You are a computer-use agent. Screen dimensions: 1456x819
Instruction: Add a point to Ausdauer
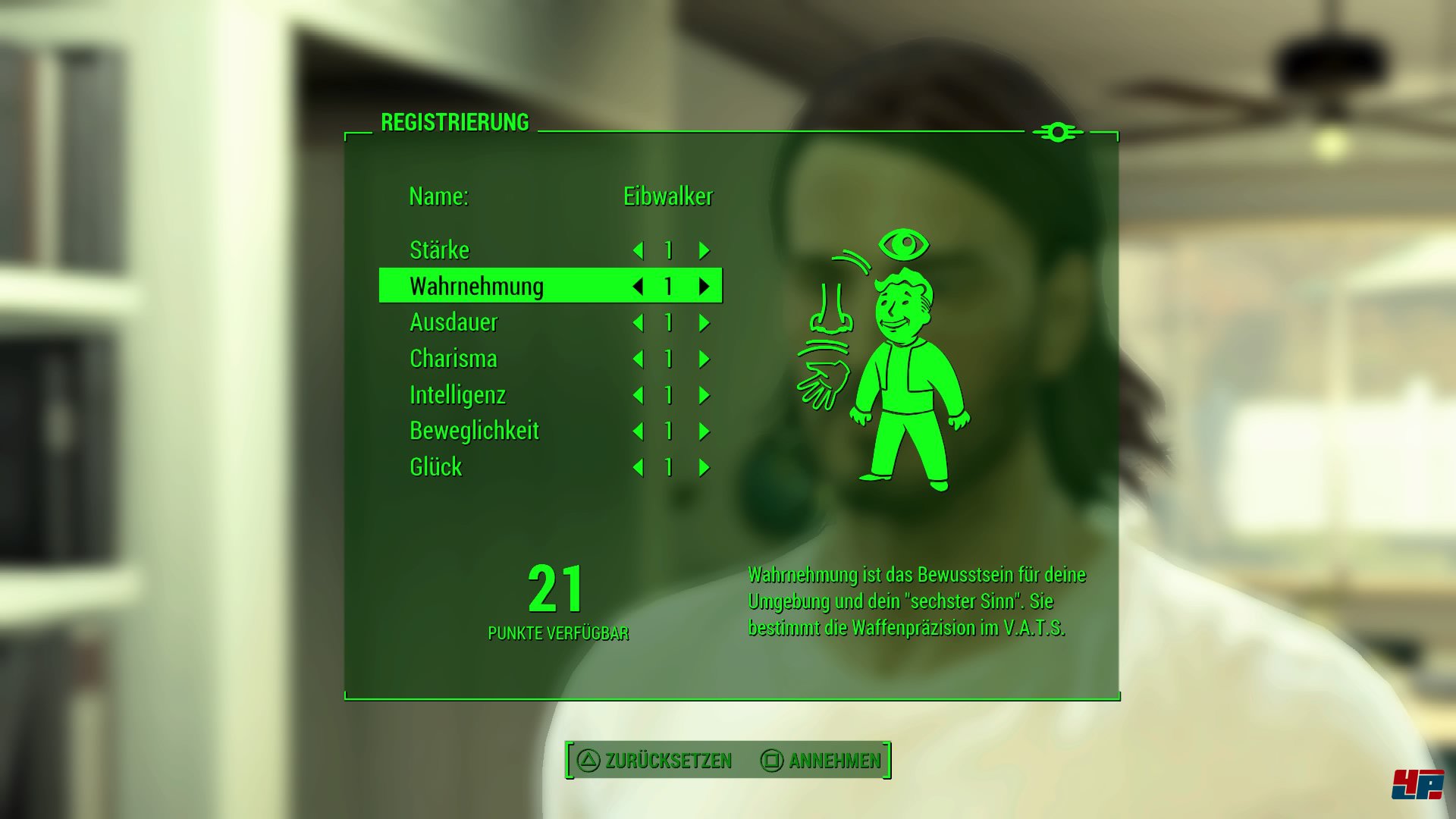point(704,323)
